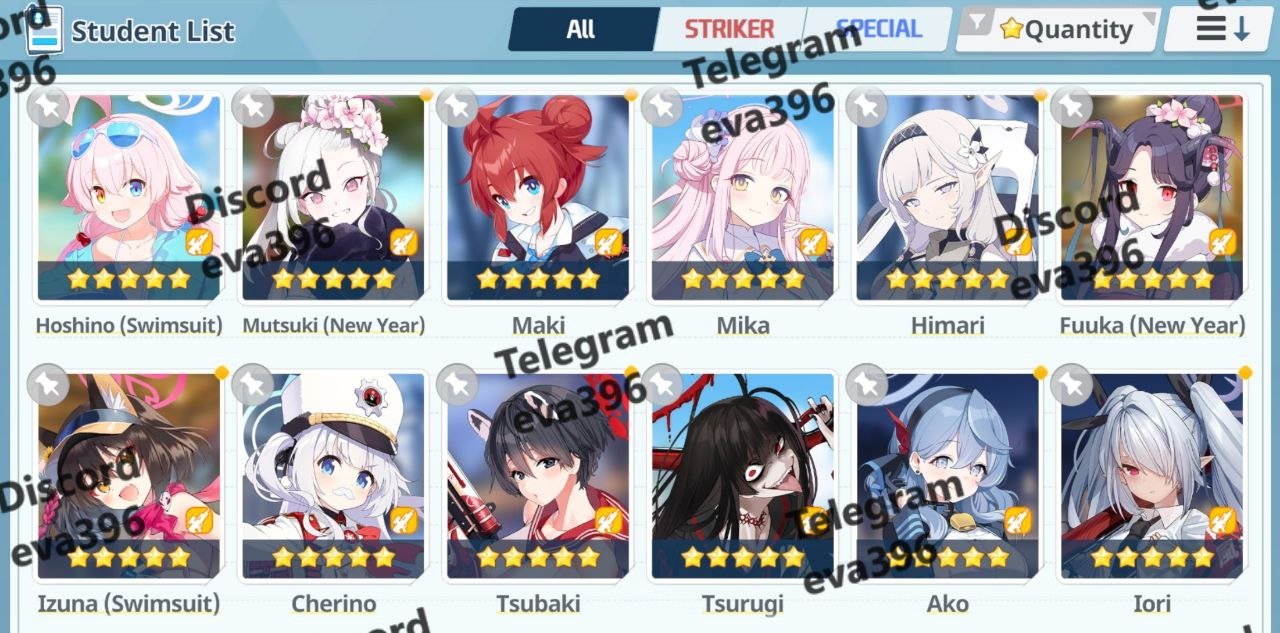Select Tsurugi's student card
Screen dimensions: 1280x633
[x=743, y=477]
